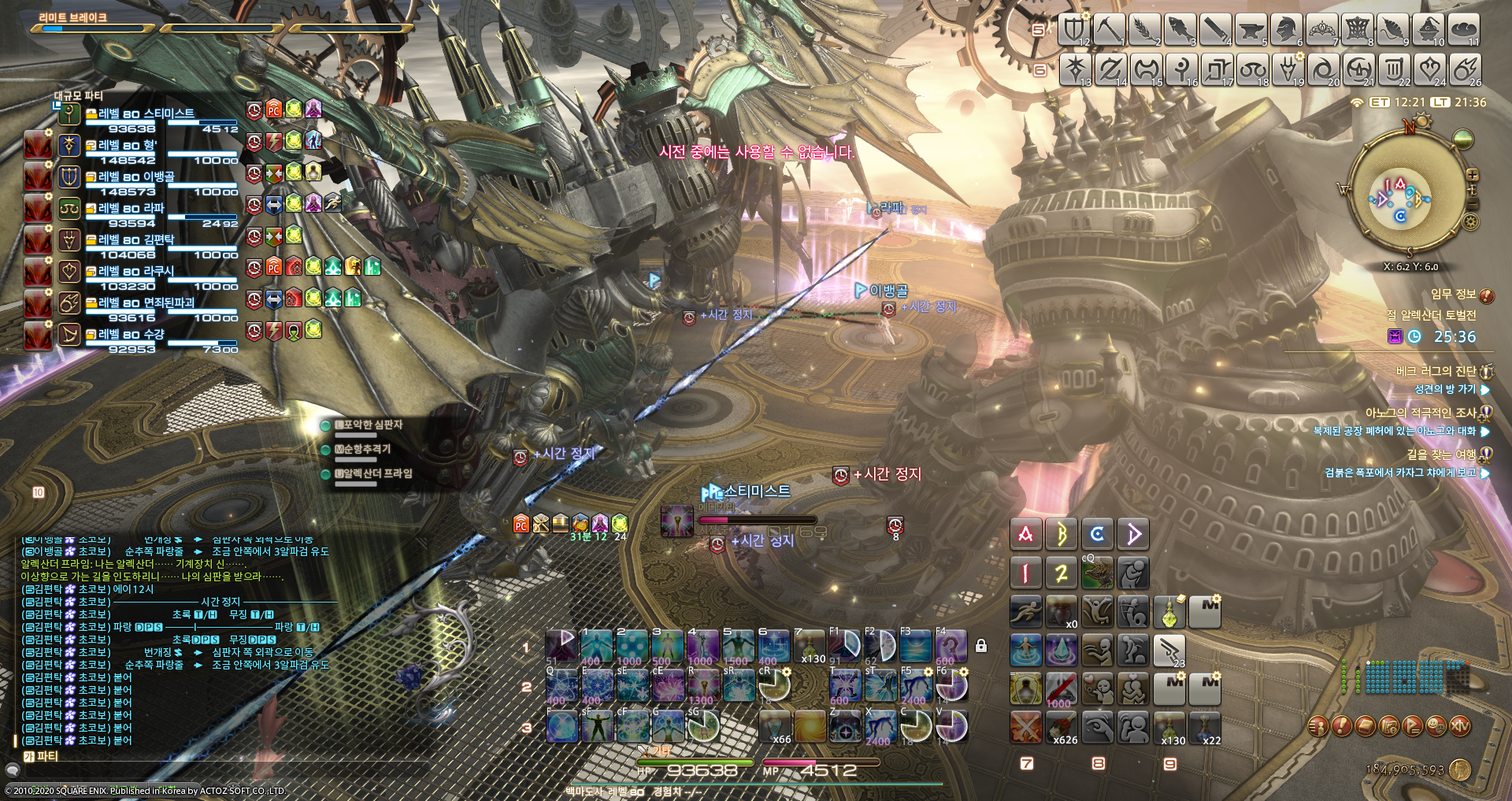
Task: Summon the mount in the cQ hotbar slot
Action: [x=1097, y=573]
